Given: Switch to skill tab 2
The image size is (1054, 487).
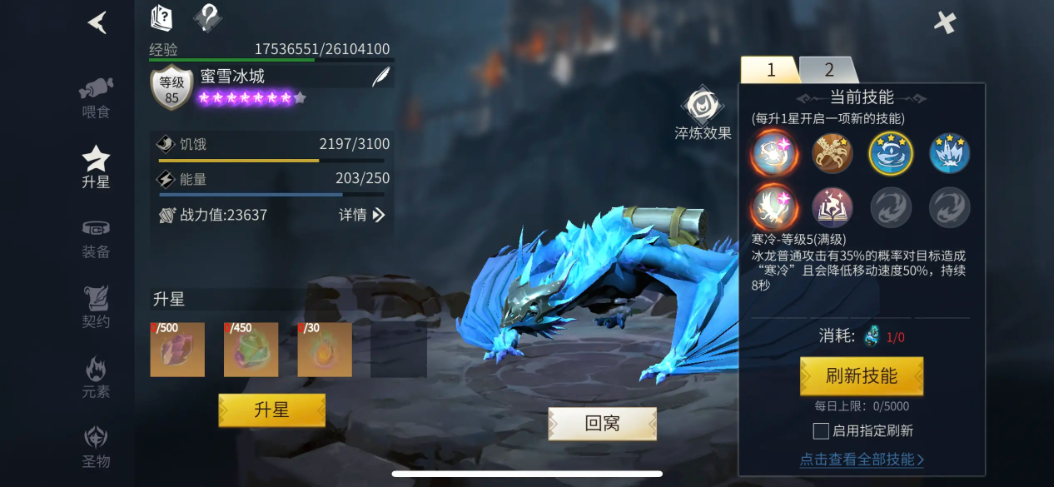Looking at the screenshot, I should click(x=829, y=70).
